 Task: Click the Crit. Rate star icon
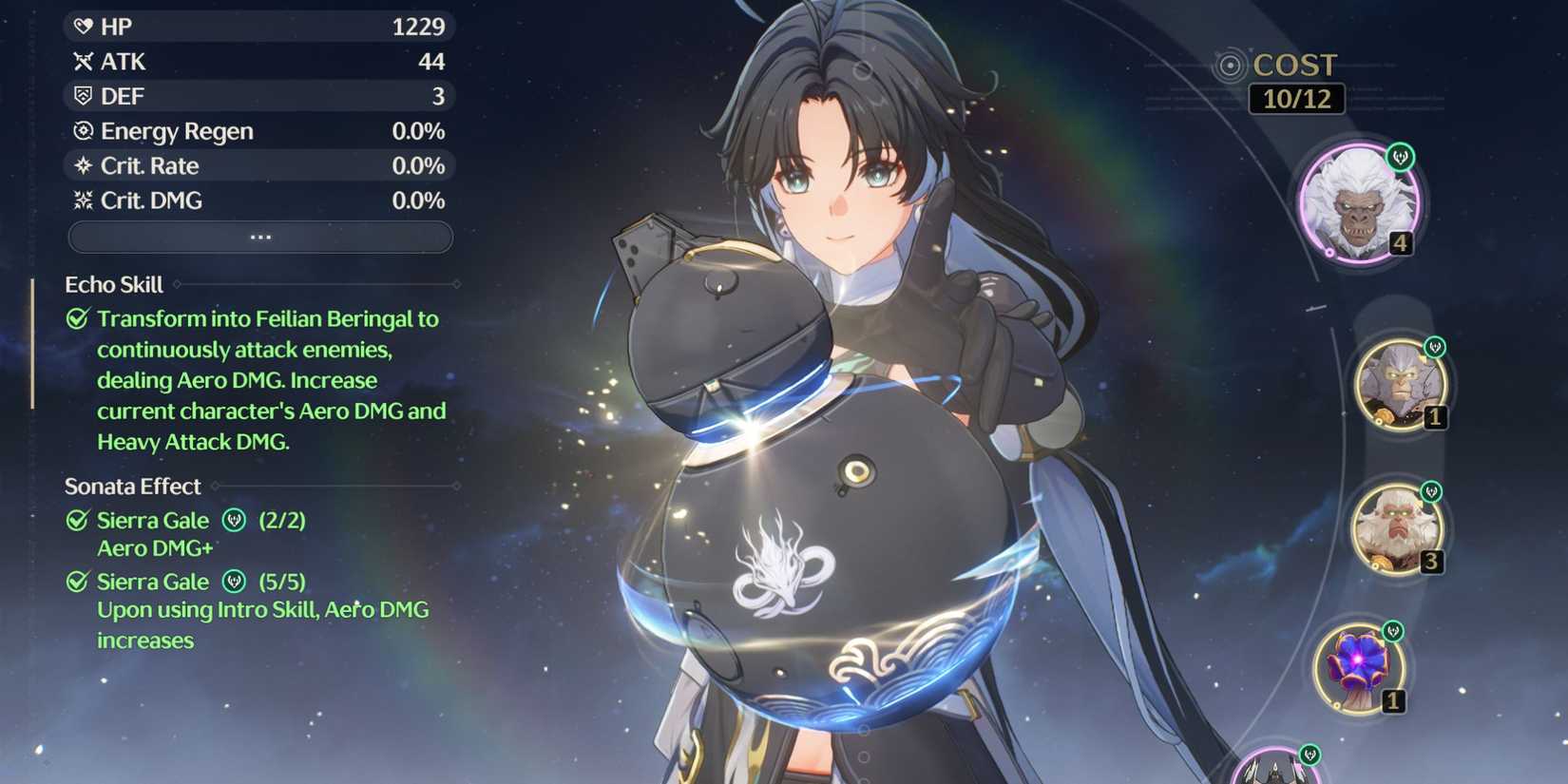pos(84,165)
